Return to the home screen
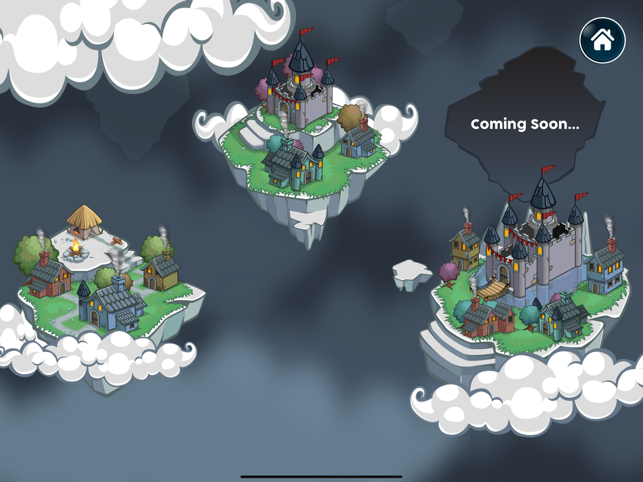 pyautogui.click(x=602, y=41)
